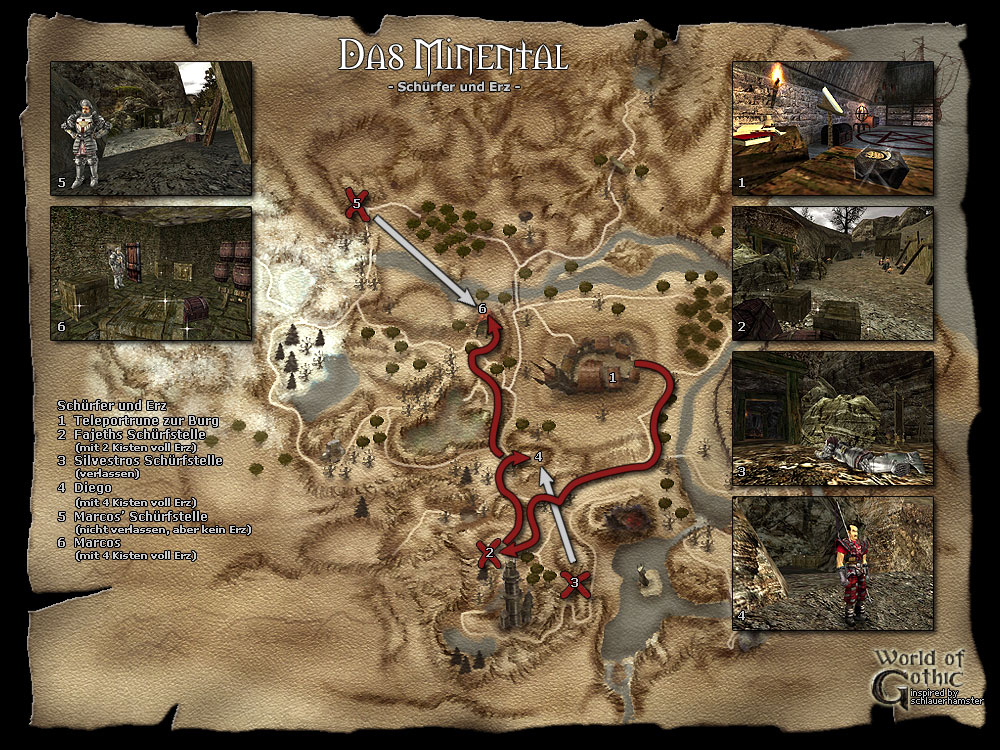Click map marker 1 by the castle

[613, 377]
